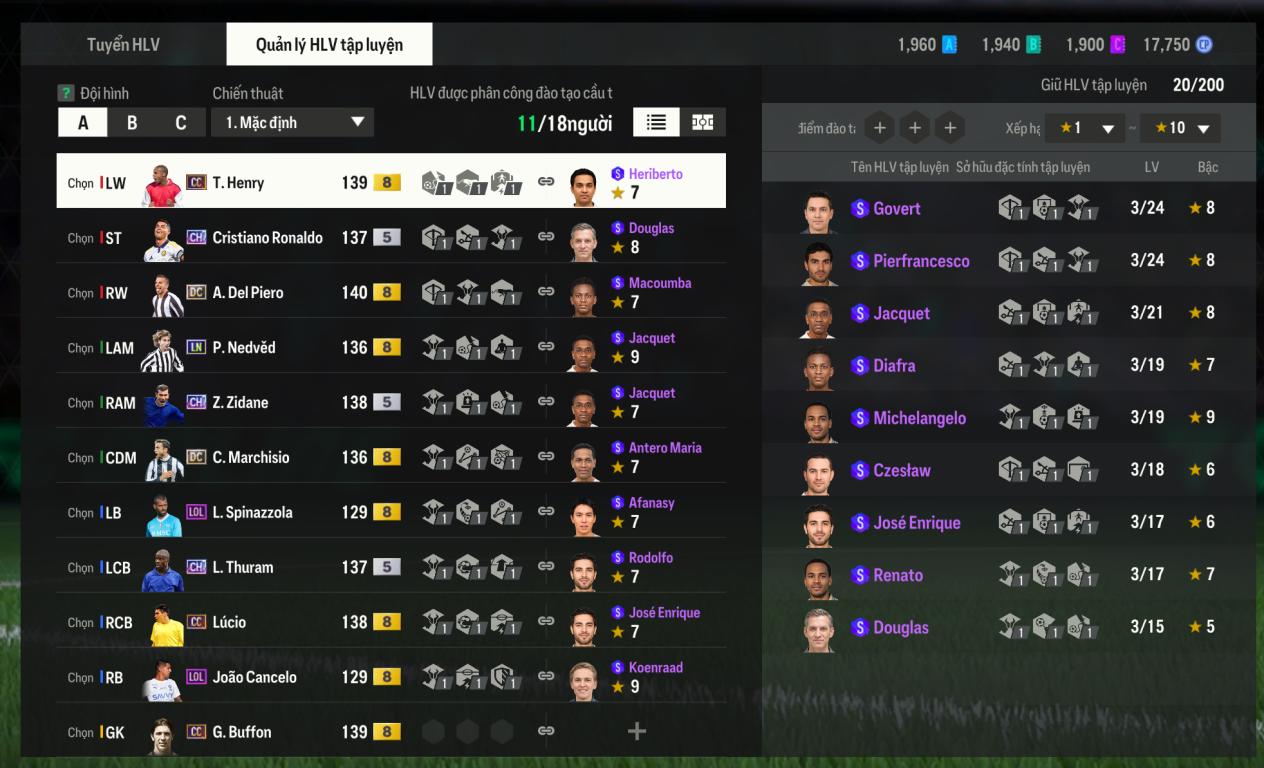
Task: Open the minimum star rank dropdown
Action: 1084,128
